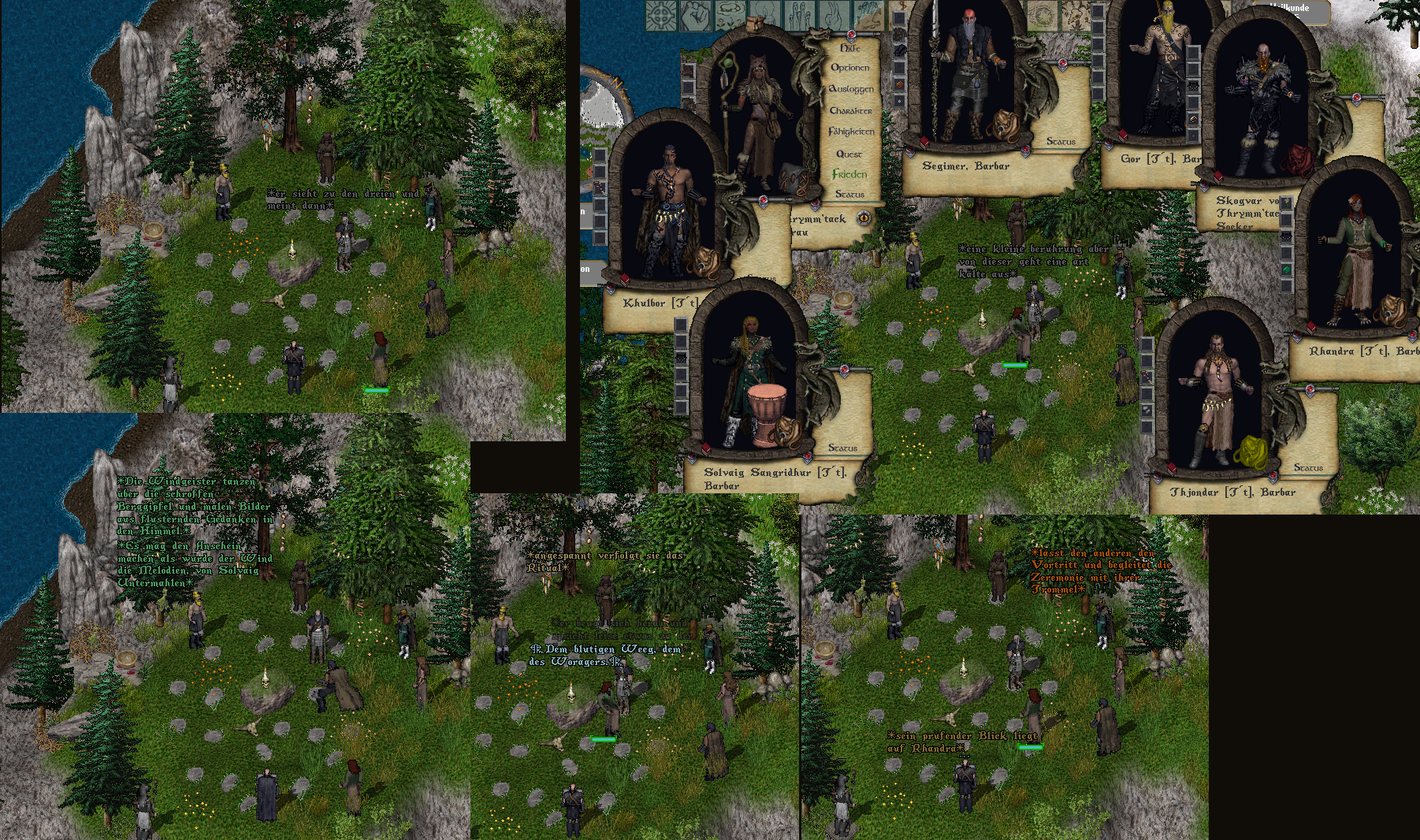Show the Fähigkeiten skills list
1420x840 pixels.
pyautogui.click(x=851, y=132)
